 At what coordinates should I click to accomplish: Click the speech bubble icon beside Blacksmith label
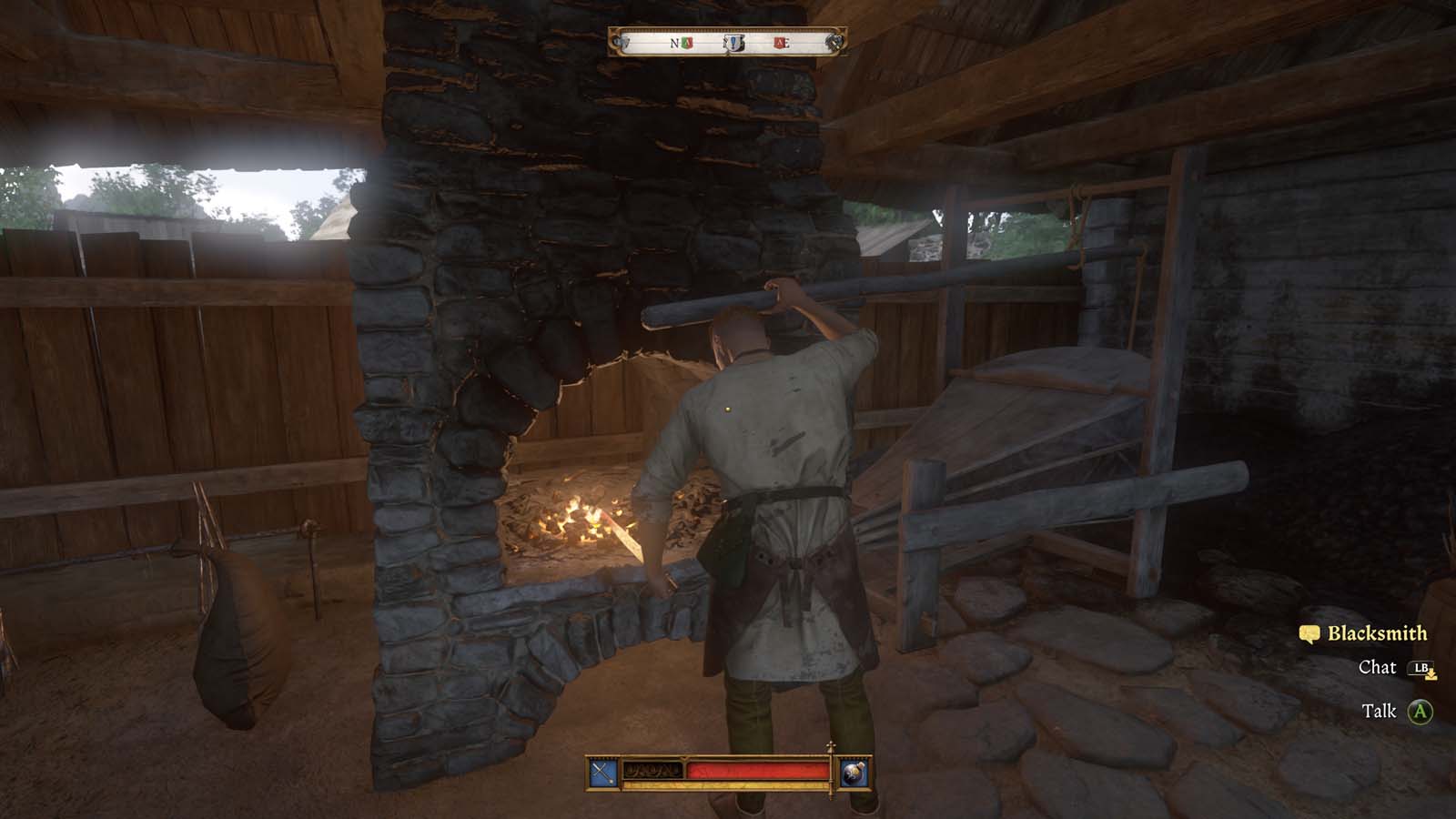point(1309,633)
